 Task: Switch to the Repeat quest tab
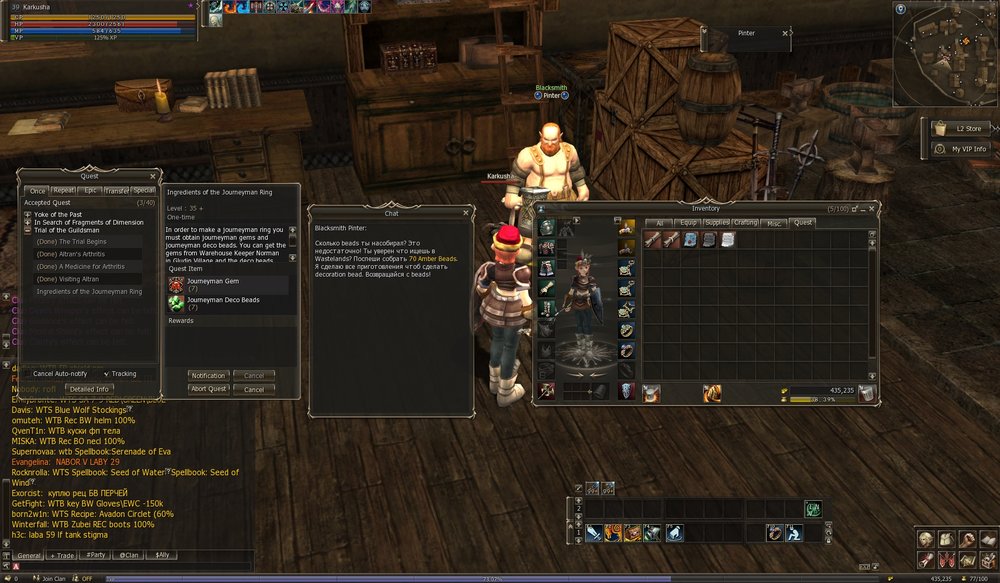point(64,190)
